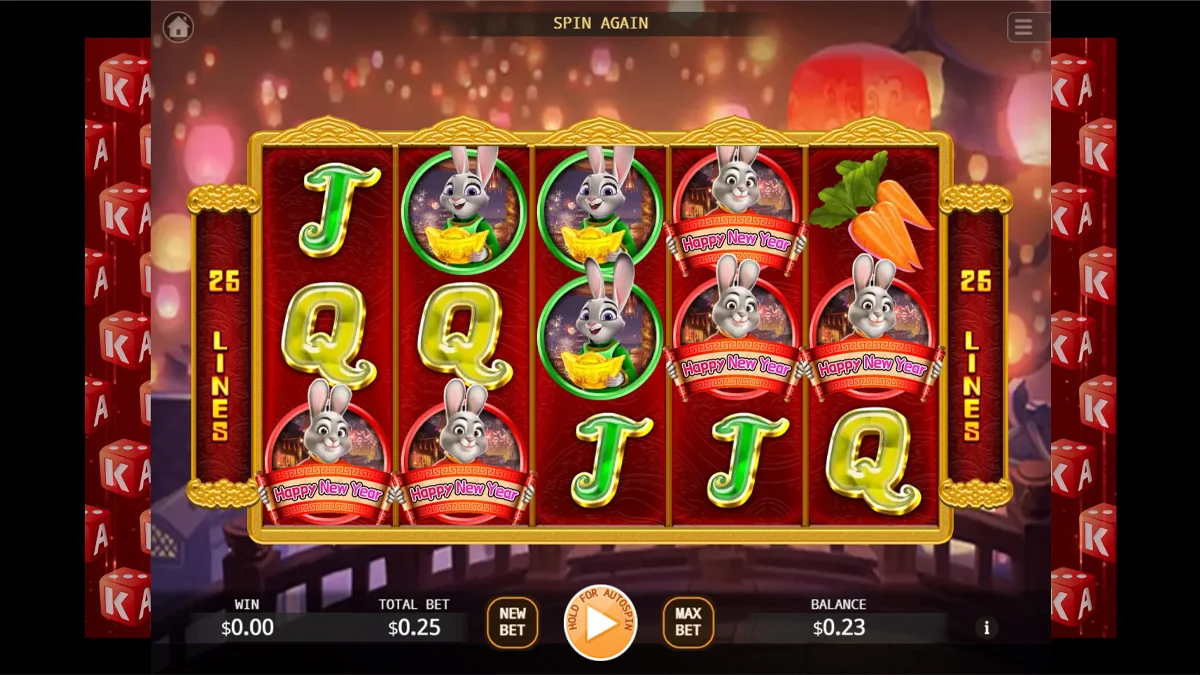
Task: Spin the reels with the play button
Action: point(601,622)
